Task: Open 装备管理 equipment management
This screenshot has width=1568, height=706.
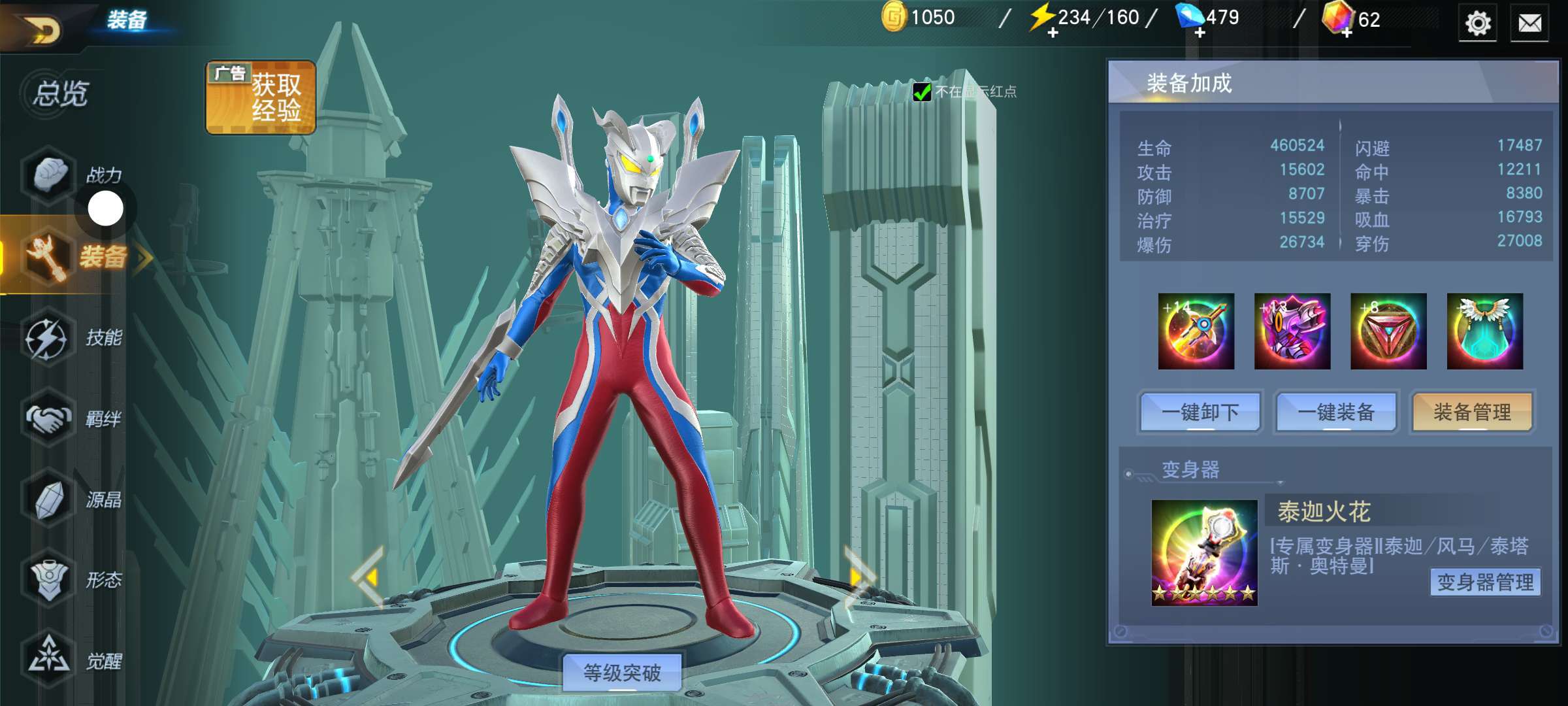Action: click(x=1472, y=412)
